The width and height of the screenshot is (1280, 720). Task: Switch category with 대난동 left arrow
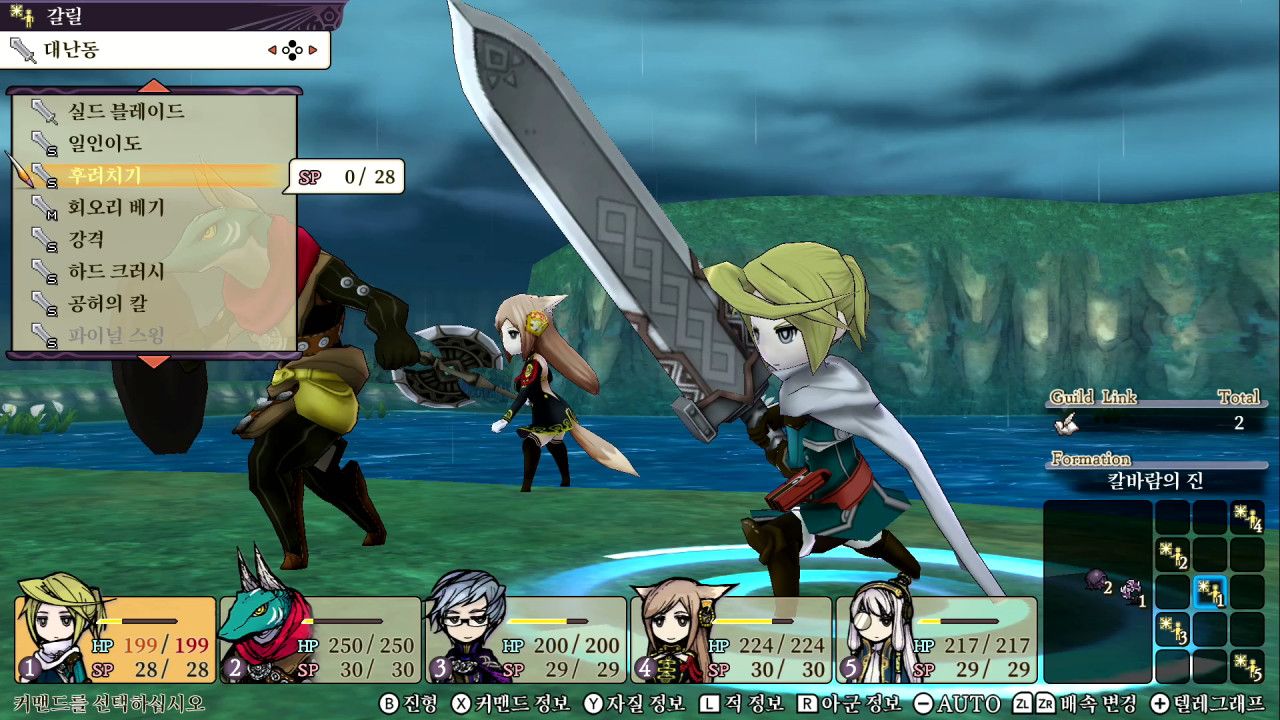pyautogui.click(x=272, y=49)
